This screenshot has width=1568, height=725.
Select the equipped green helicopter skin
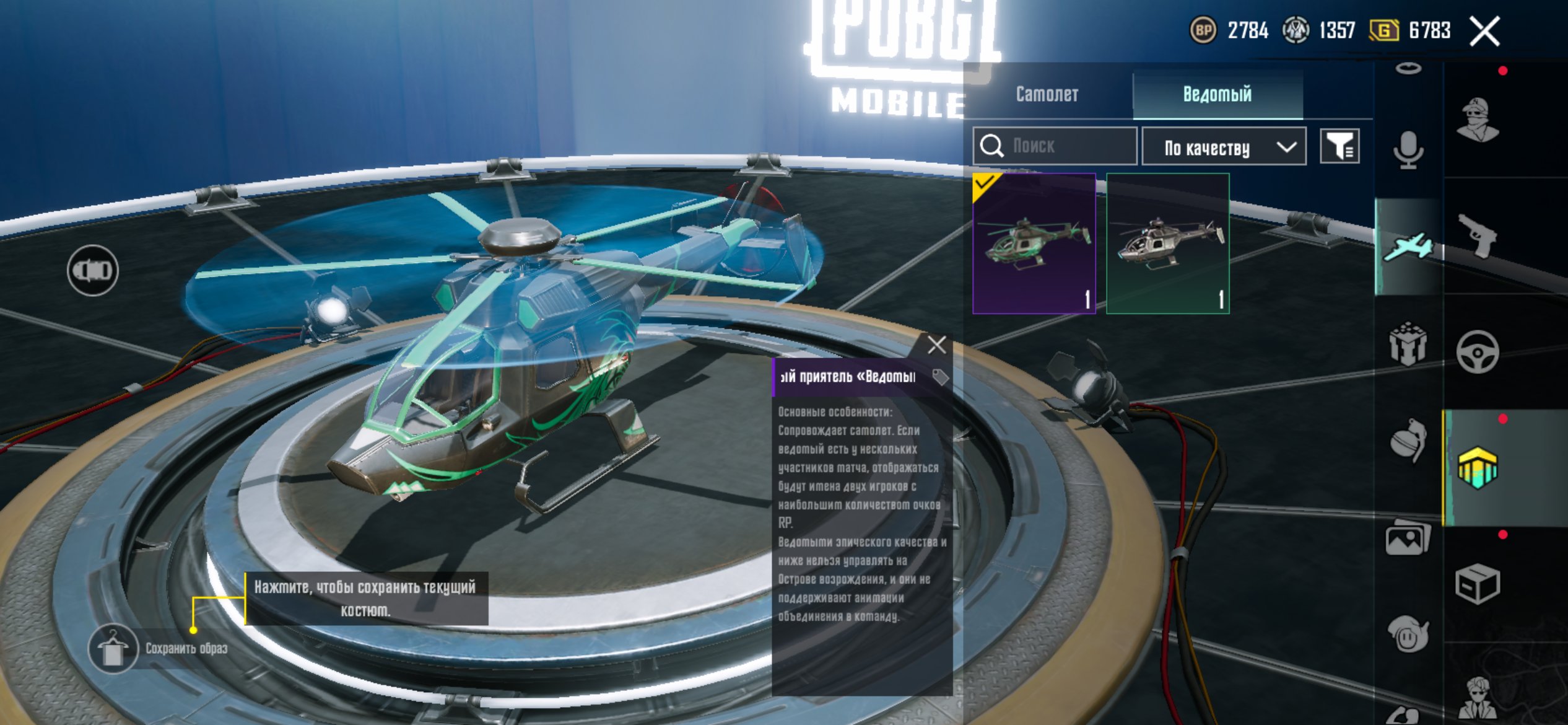click(x=1034, y=244)
